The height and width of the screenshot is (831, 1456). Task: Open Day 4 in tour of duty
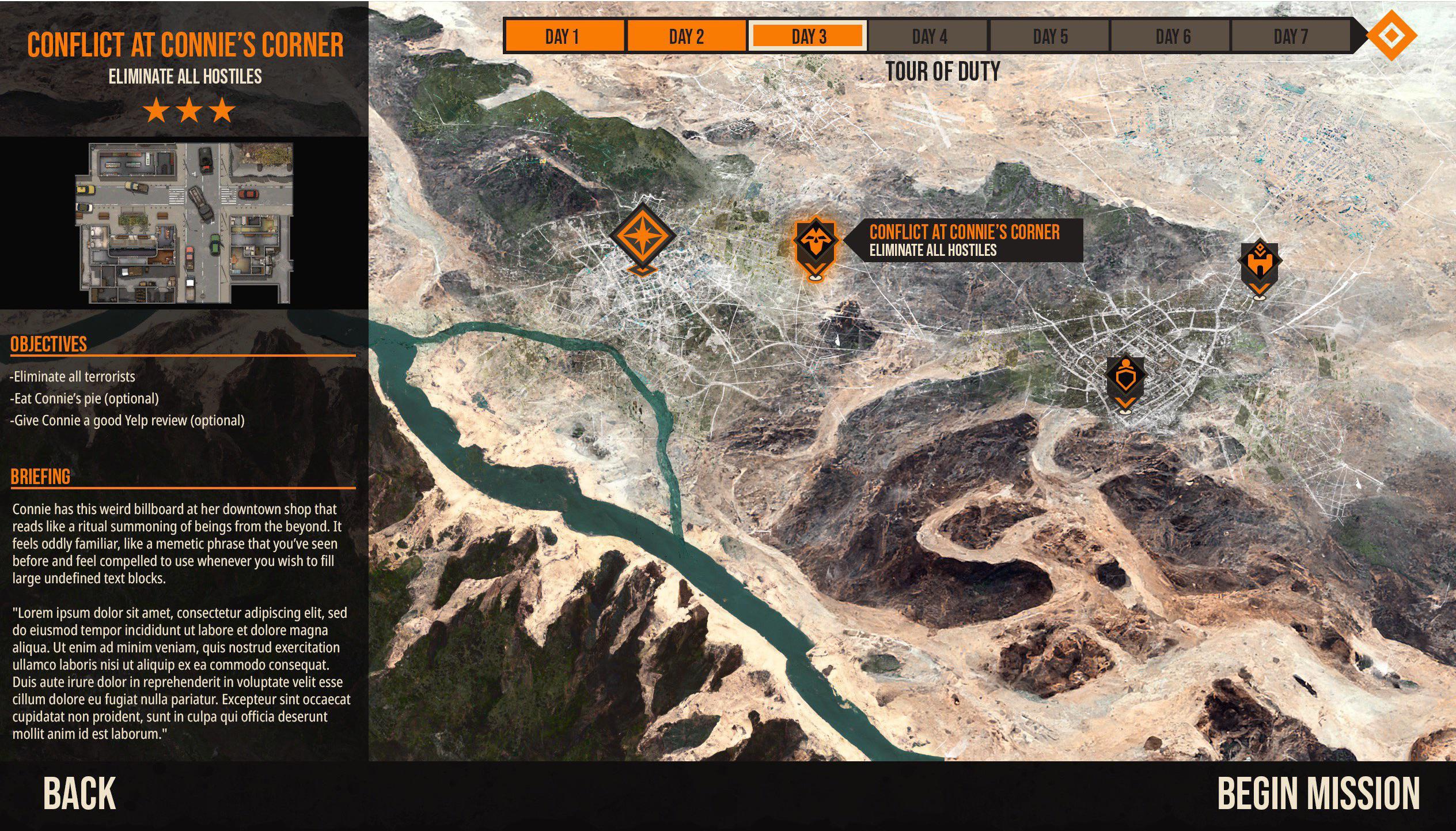coord(929,37)
